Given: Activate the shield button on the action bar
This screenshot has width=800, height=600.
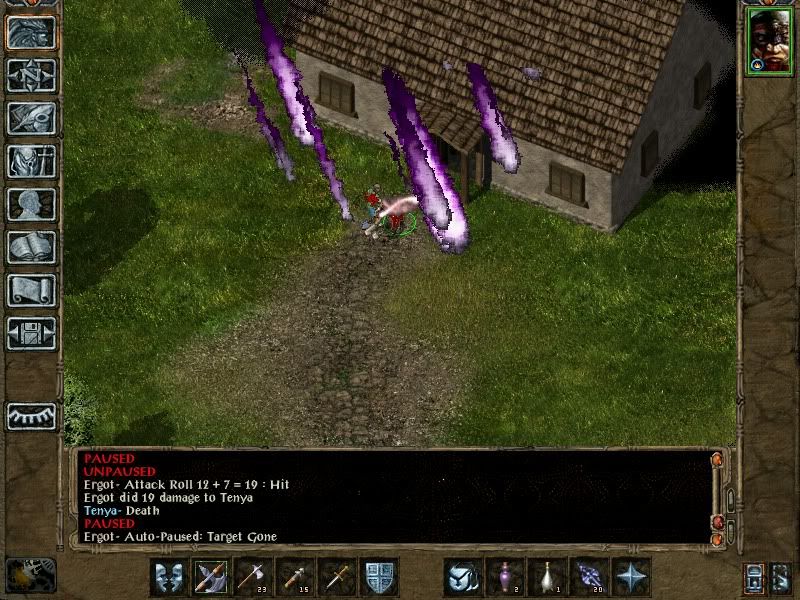Looking at the screenshot, I should (379, 577).
